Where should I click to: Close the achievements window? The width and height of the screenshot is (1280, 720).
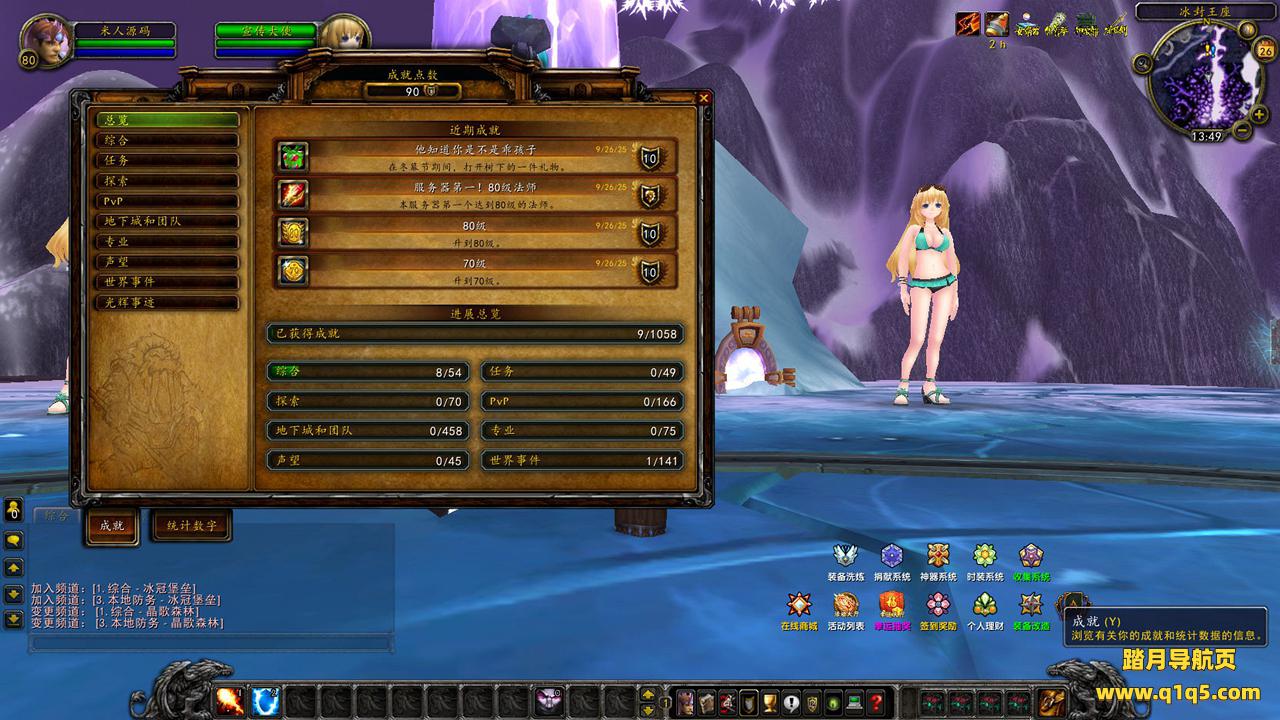704,98
